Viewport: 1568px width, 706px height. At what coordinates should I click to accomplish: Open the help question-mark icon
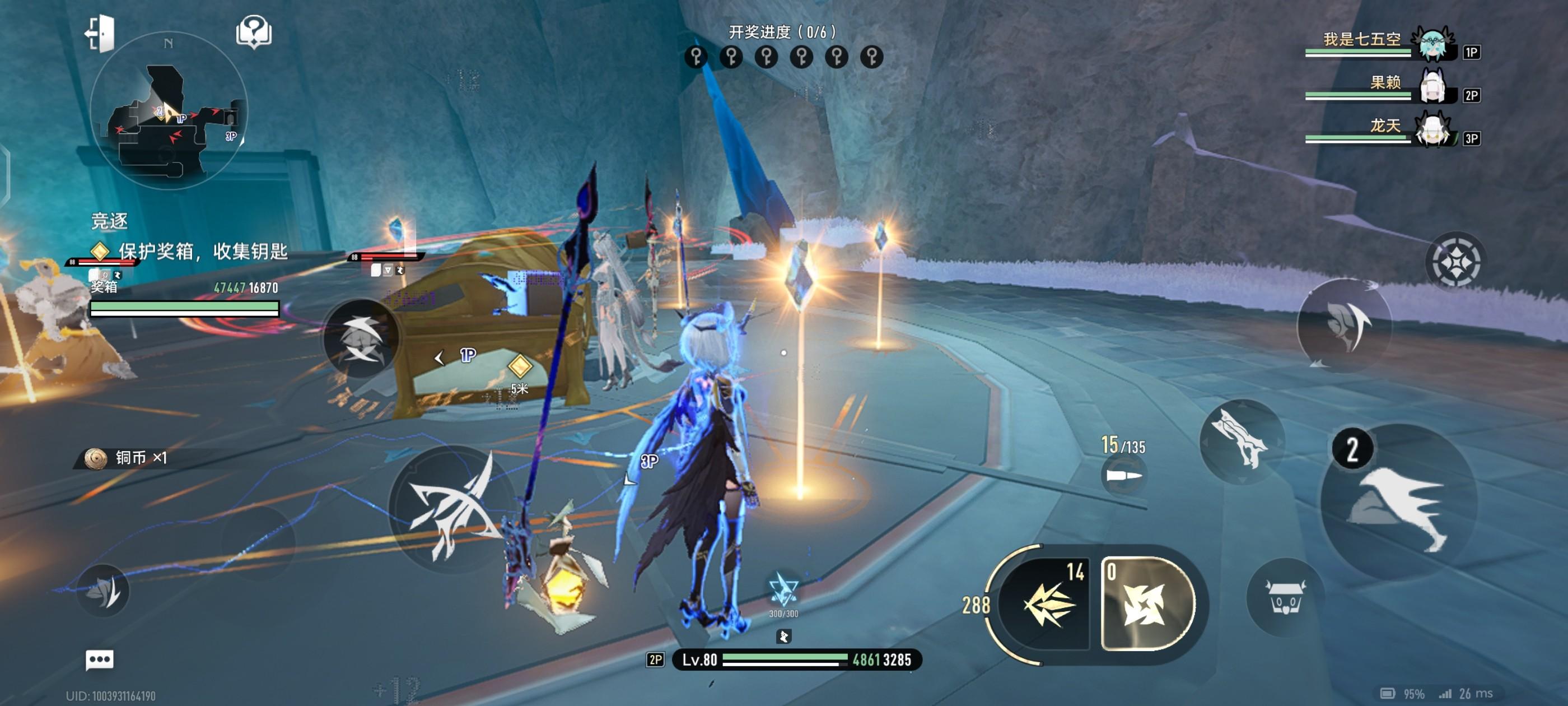[254, 32]
